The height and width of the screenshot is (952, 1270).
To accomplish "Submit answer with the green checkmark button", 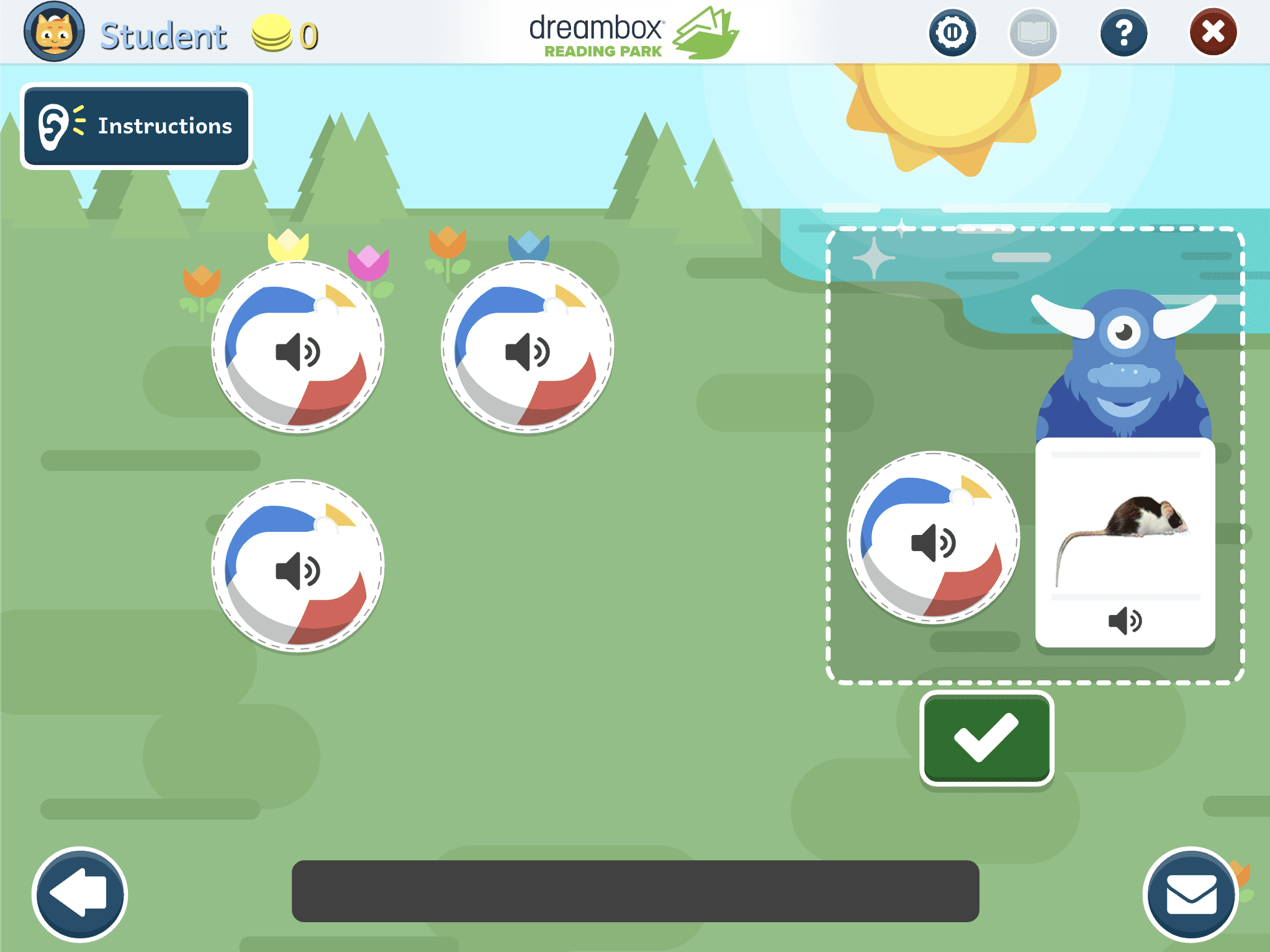I will (x=986, y=738).
